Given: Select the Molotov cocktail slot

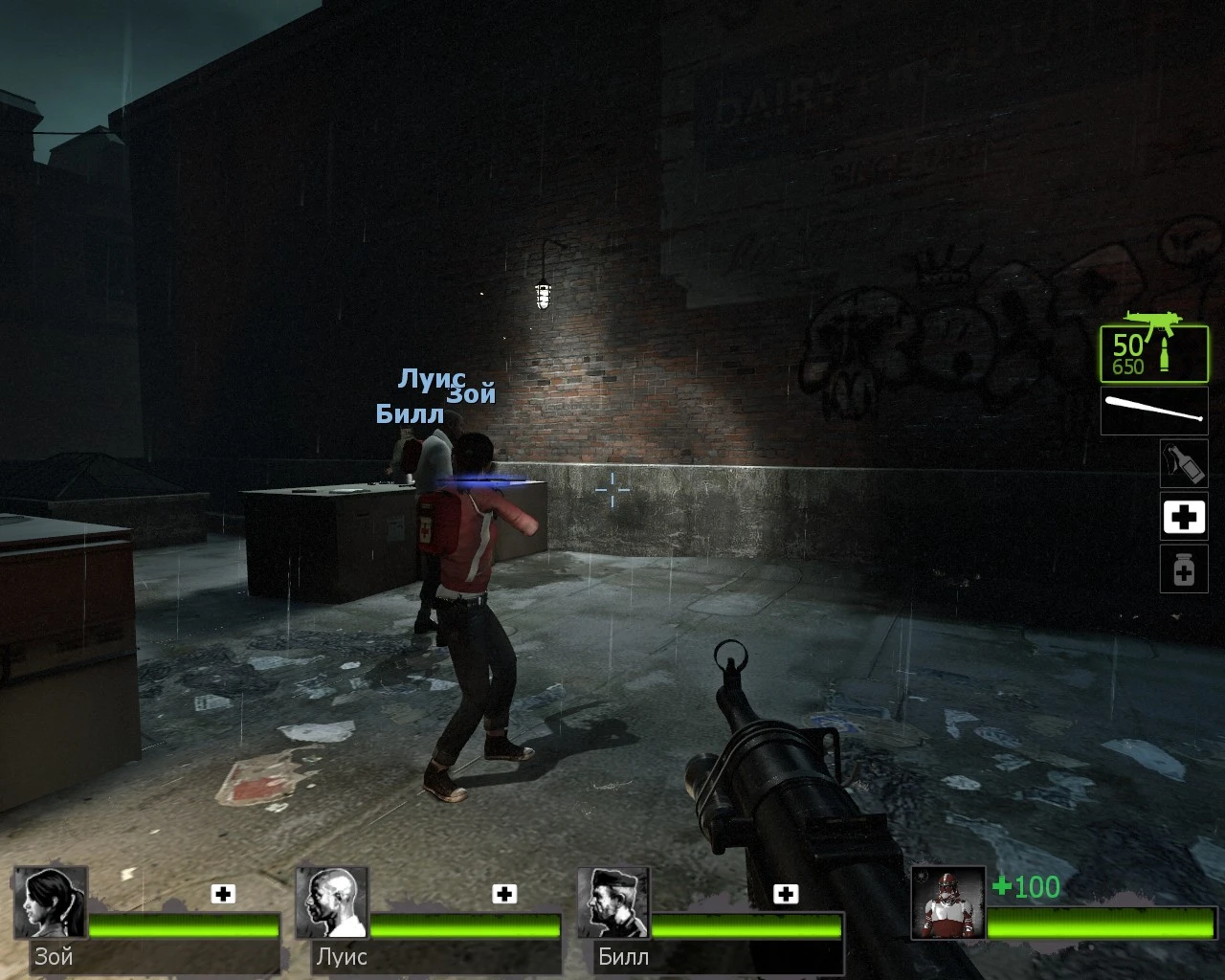Looking at the screenshot, I should point(1183,463).
